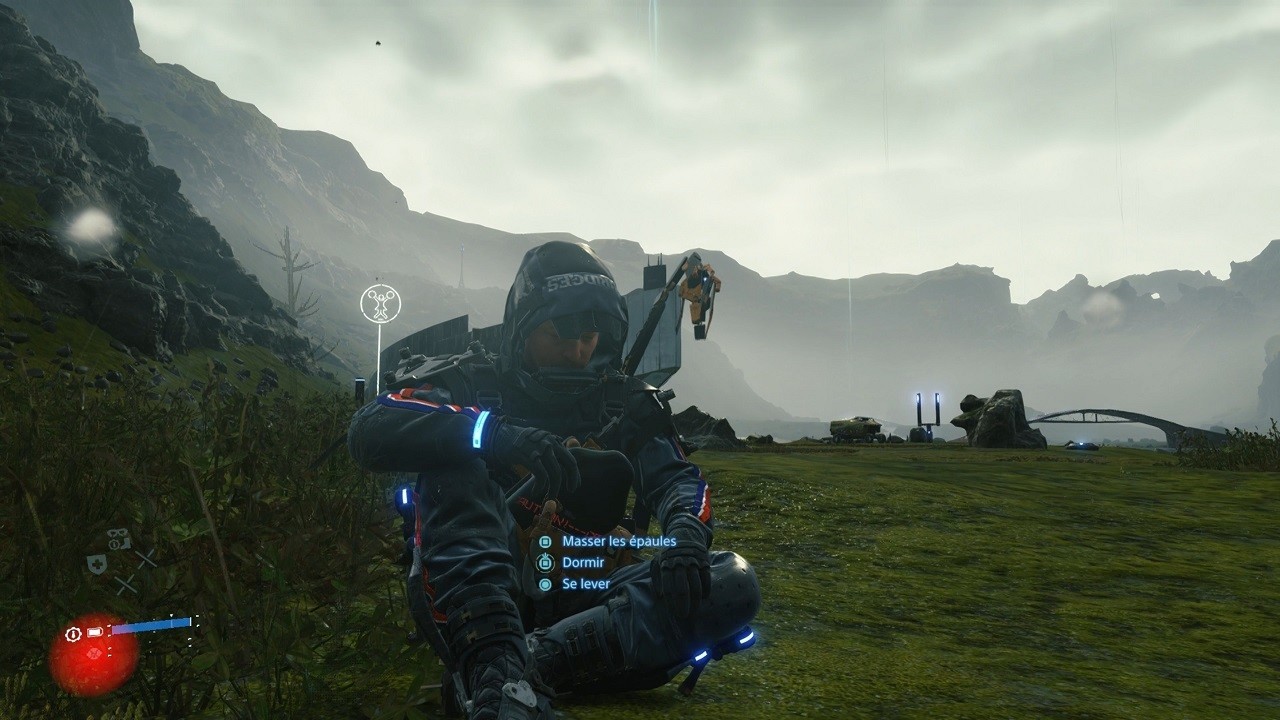Viewport: 1280px width, 720px height.
Task: Click the generator with blue pillars in the distance
Action: (x=926, y=413)
